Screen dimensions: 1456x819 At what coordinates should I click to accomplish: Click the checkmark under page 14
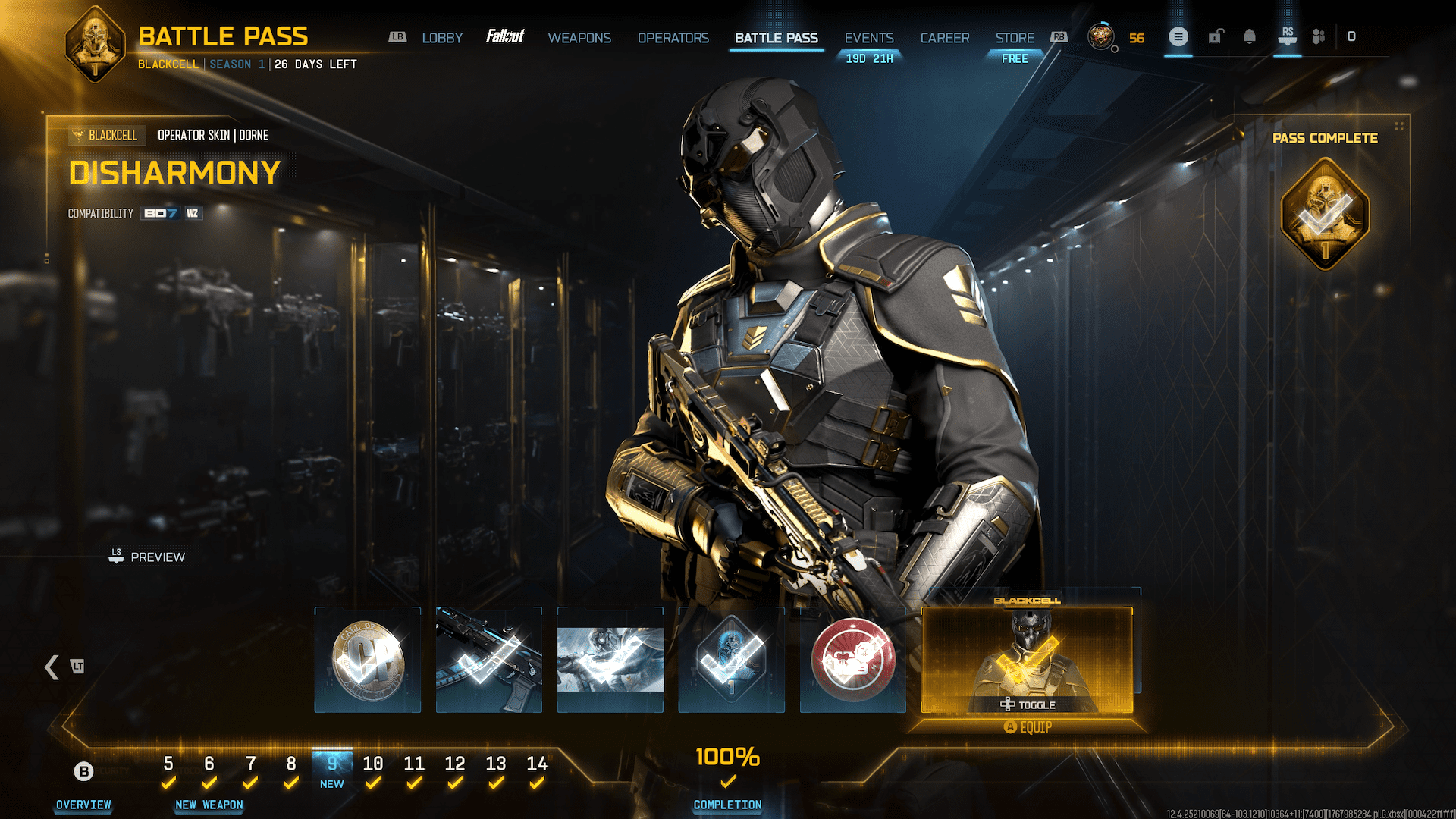538,783
